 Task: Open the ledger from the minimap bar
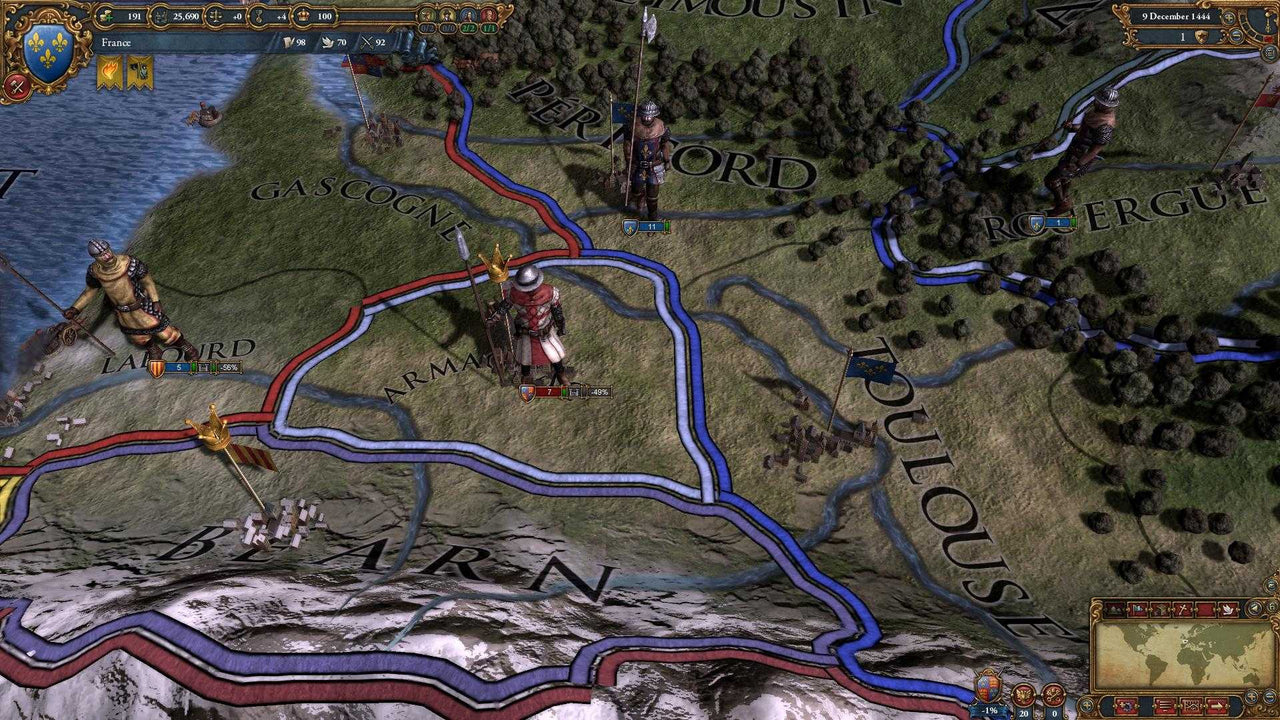pos(1166,705)
